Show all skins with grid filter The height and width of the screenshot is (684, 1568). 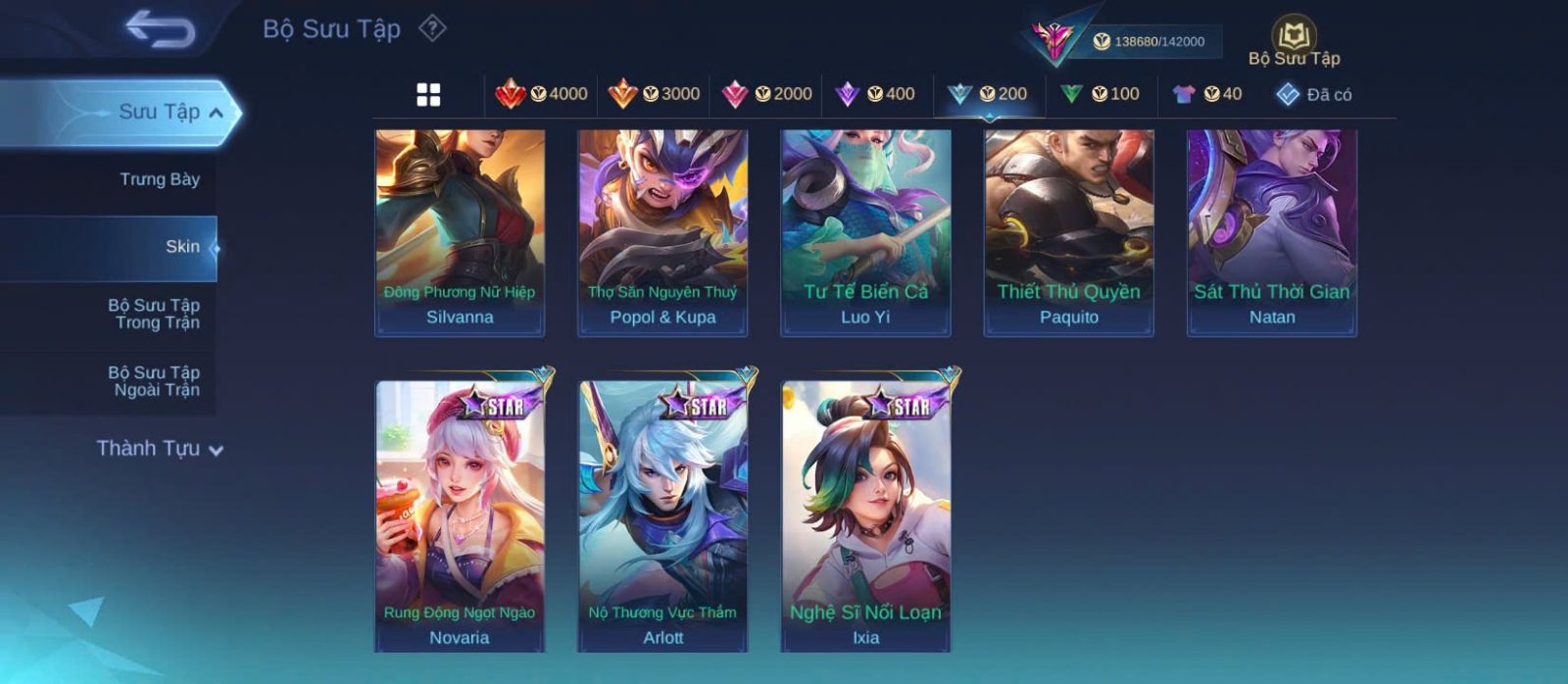coord(428,94)
